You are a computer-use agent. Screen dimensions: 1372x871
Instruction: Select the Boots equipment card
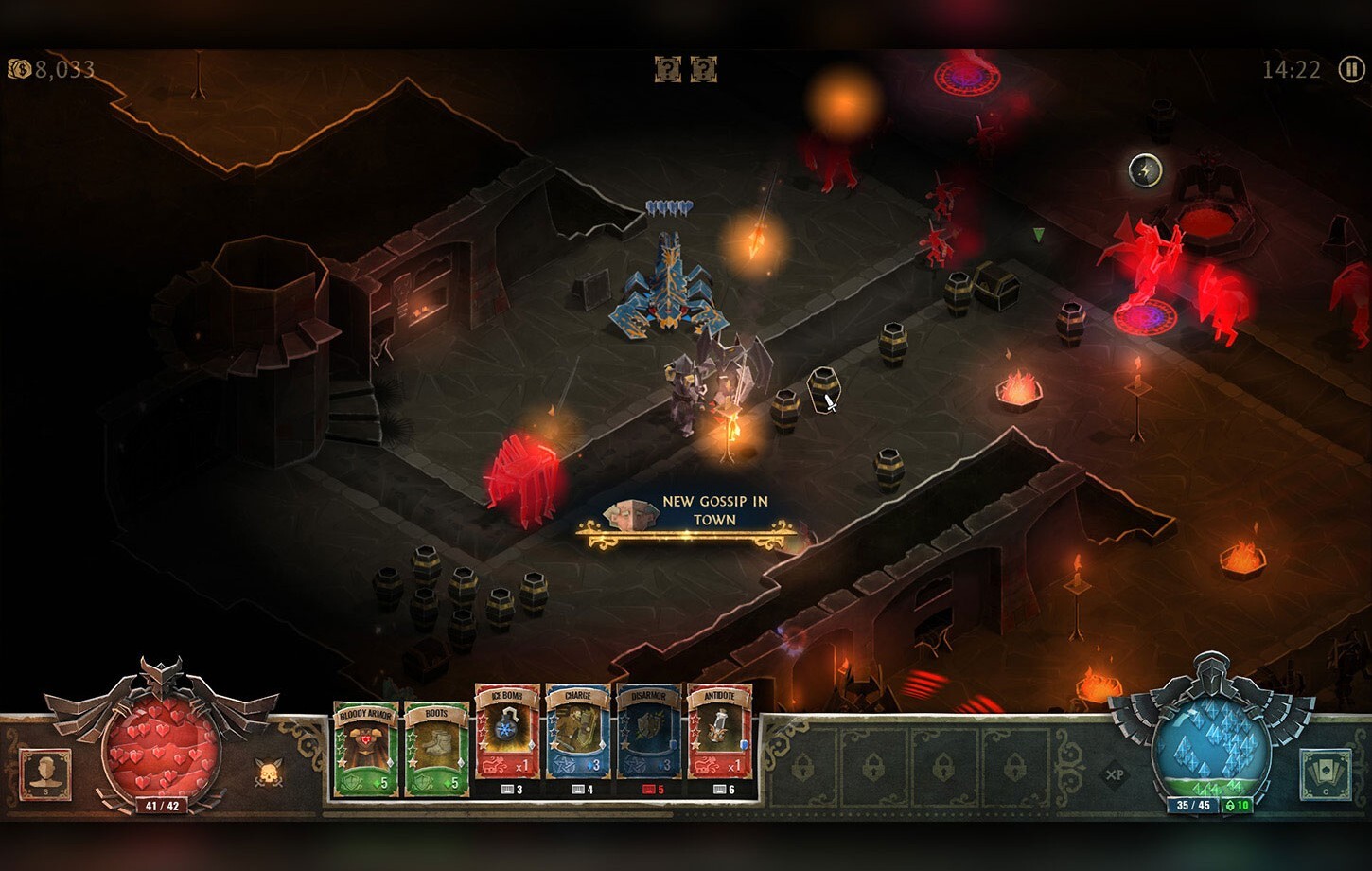click(436, 749)
